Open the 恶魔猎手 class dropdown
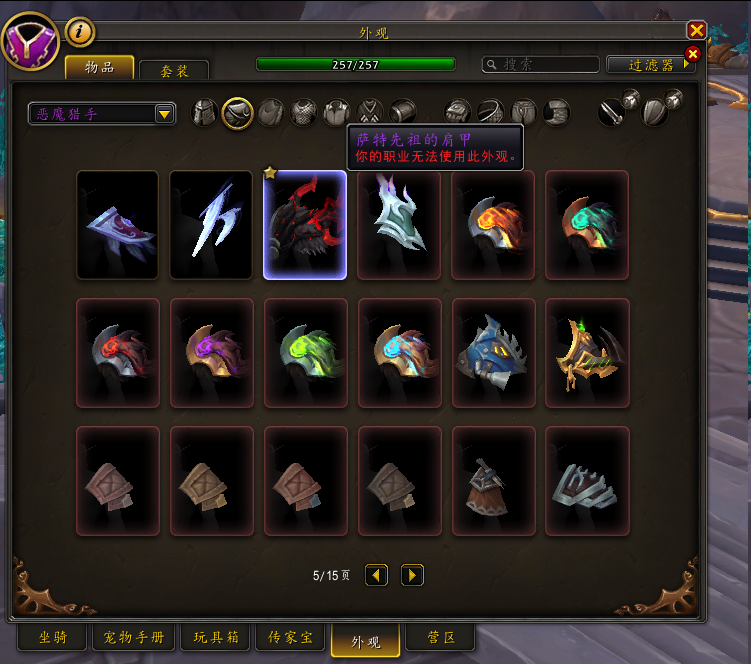Screen dimensions: 751x664 (102, 114)
